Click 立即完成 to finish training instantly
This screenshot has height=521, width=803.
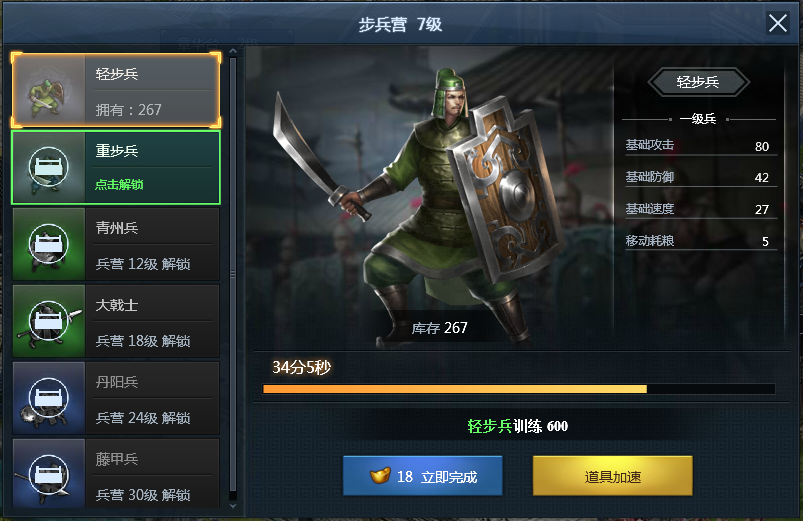point(422,477)
